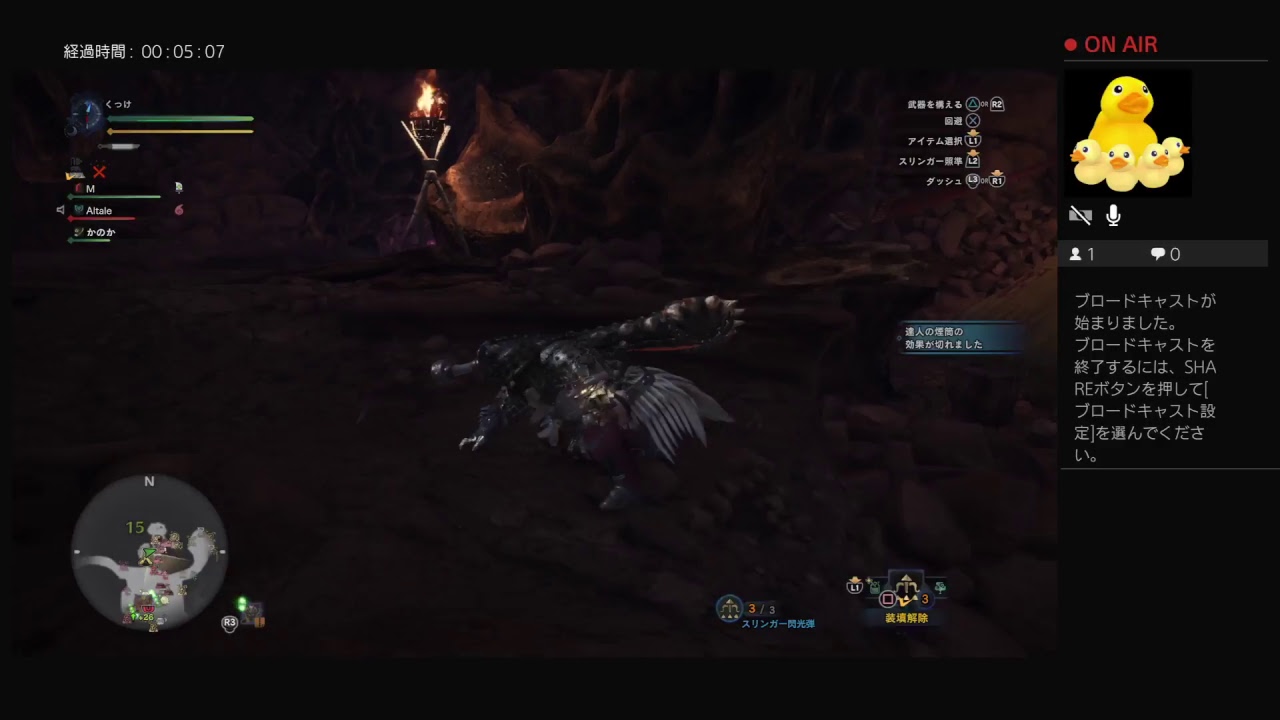Click the comment speech-bubble icon showing 0
Viewport: 1280px width, 720px height.
1158,254
